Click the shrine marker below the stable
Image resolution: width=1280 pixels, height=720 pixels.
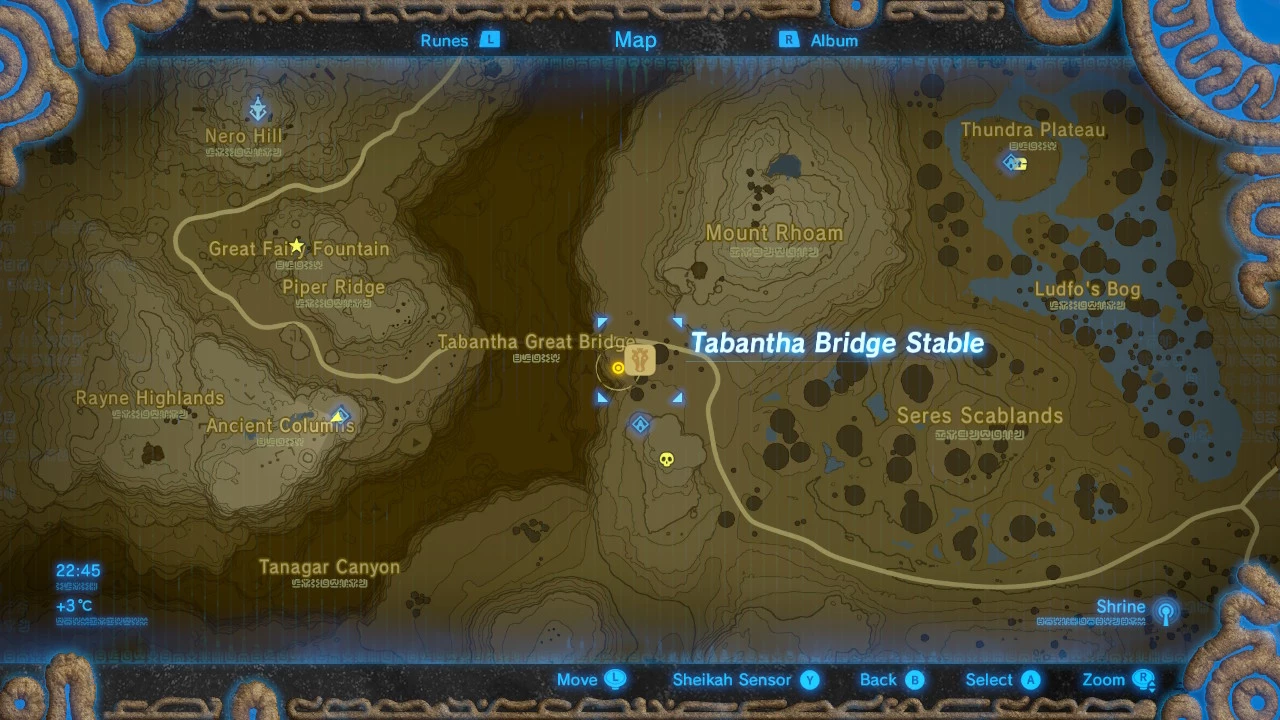tap(638, 424)
